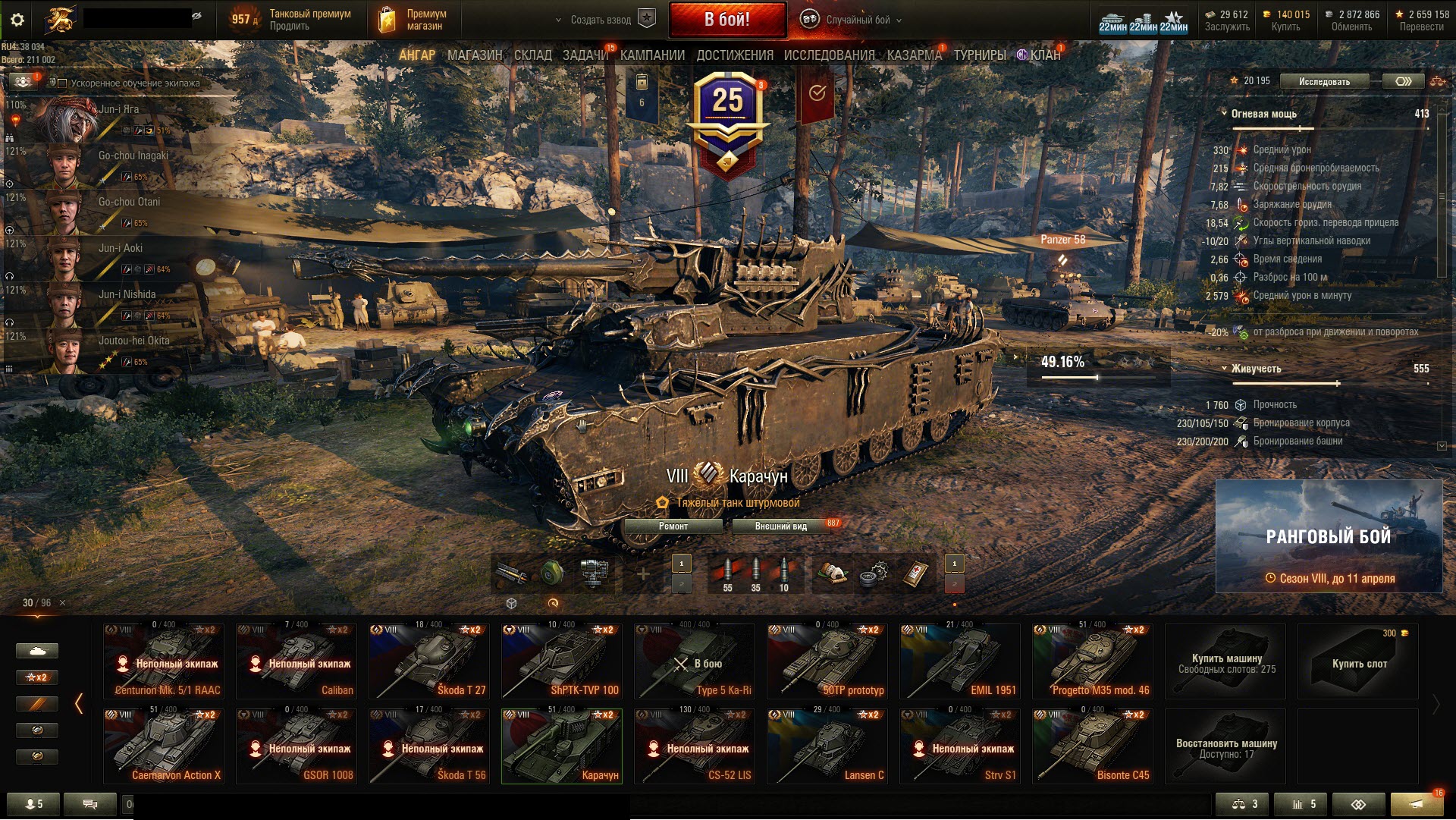Screen dimensions: 1456x820
Task: Open the settings gear menu
Action: [17, 20]
